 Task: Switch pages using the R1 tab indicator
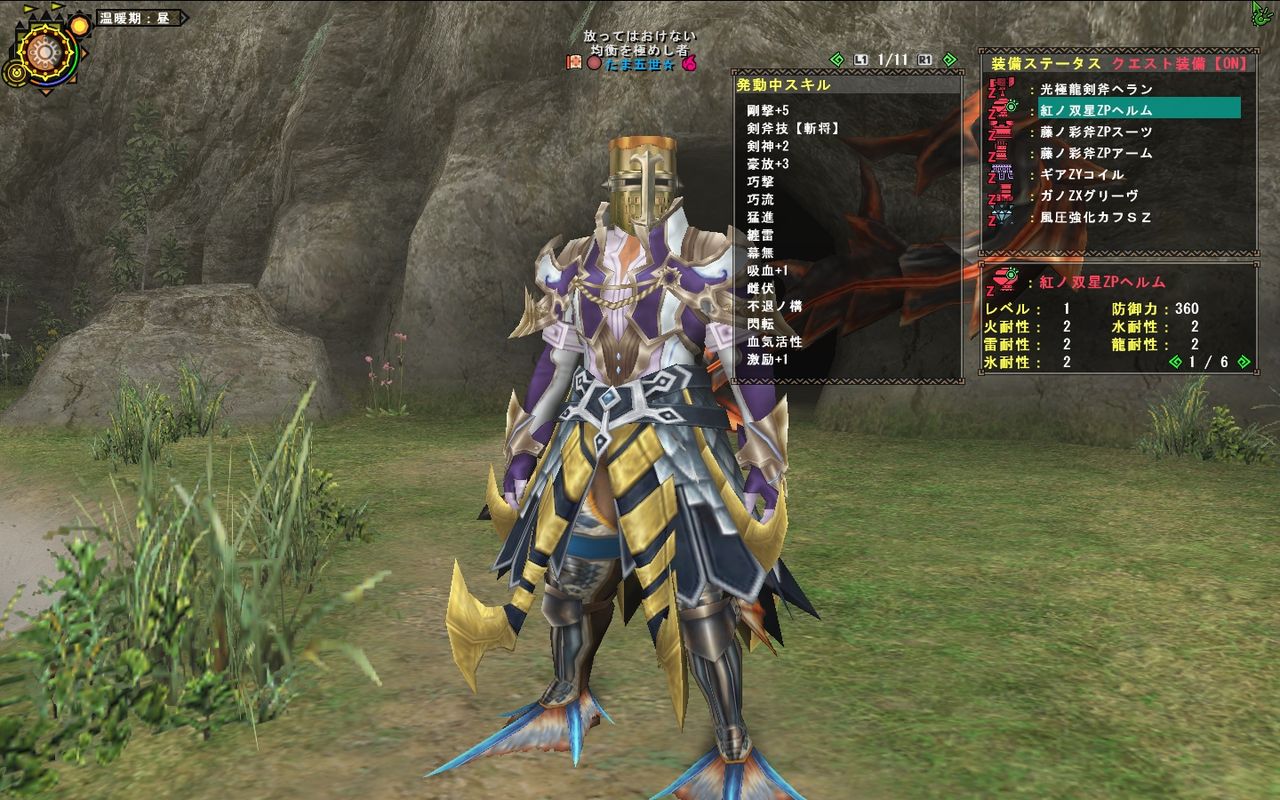[924, 60]
